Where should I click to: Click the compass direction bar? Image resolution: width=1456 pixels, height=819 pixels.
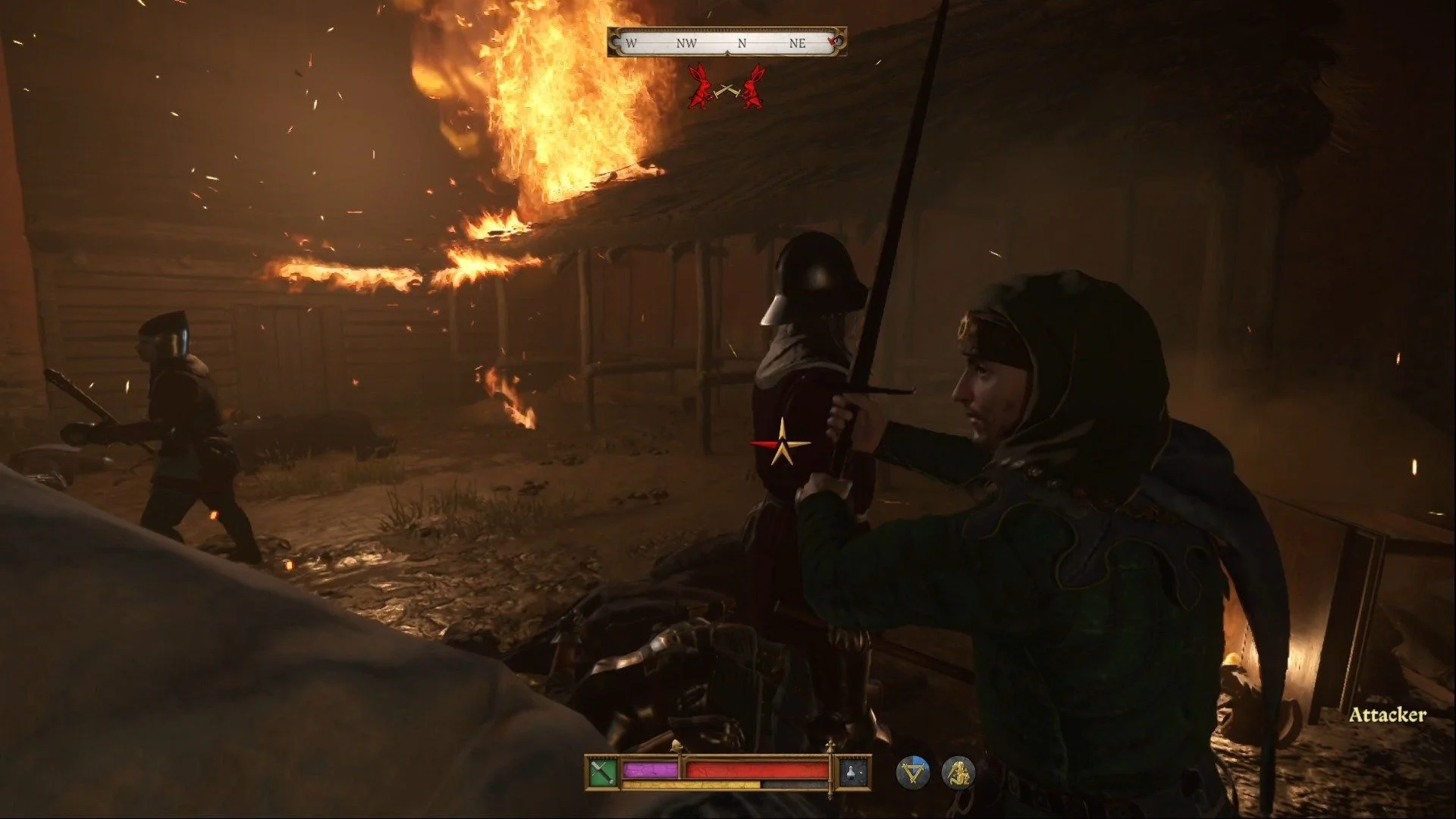tap(726, 42)
